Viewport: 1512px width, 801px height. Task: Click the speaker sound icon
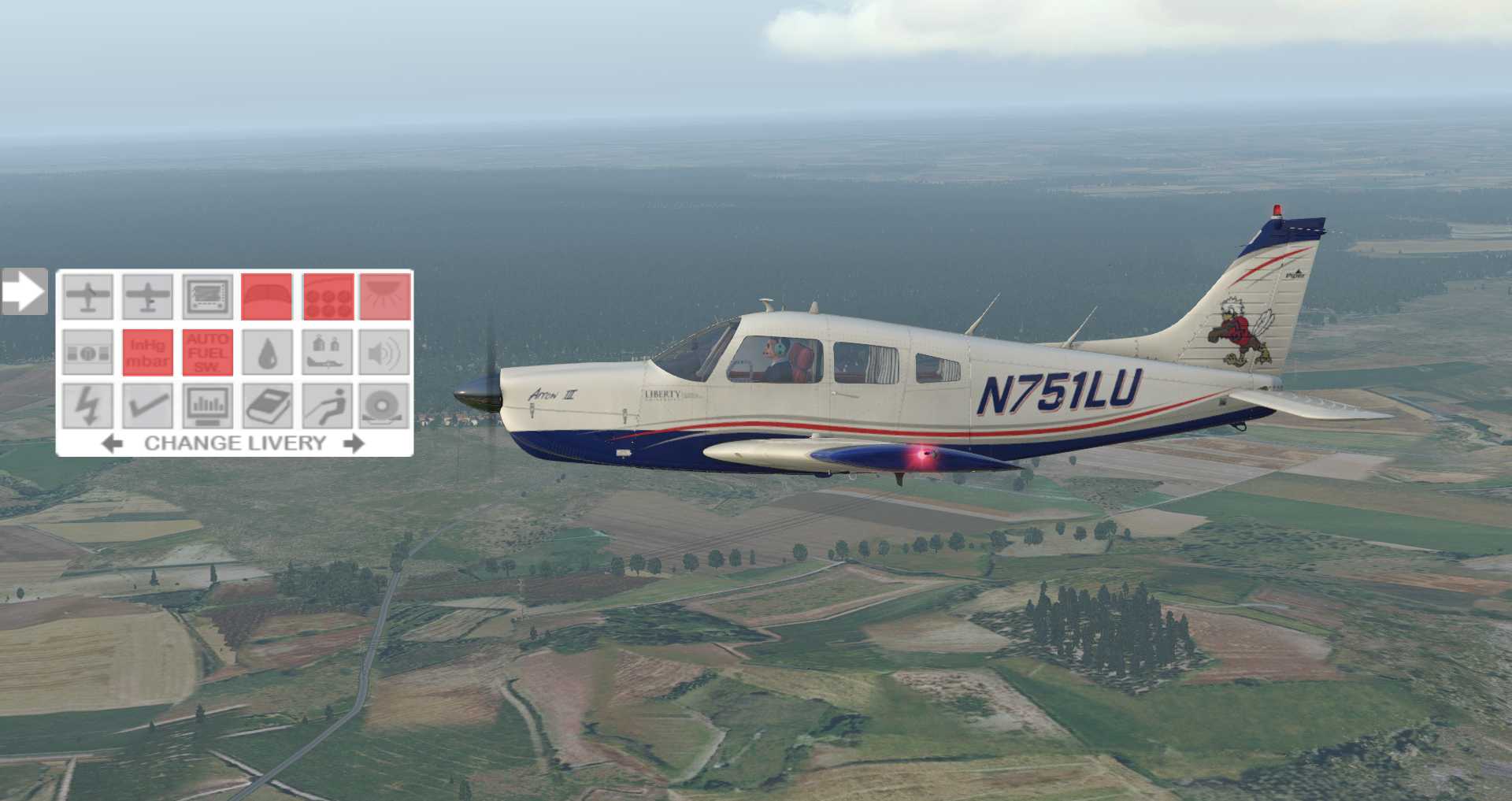pyautogui.click(x=385, y=352)
